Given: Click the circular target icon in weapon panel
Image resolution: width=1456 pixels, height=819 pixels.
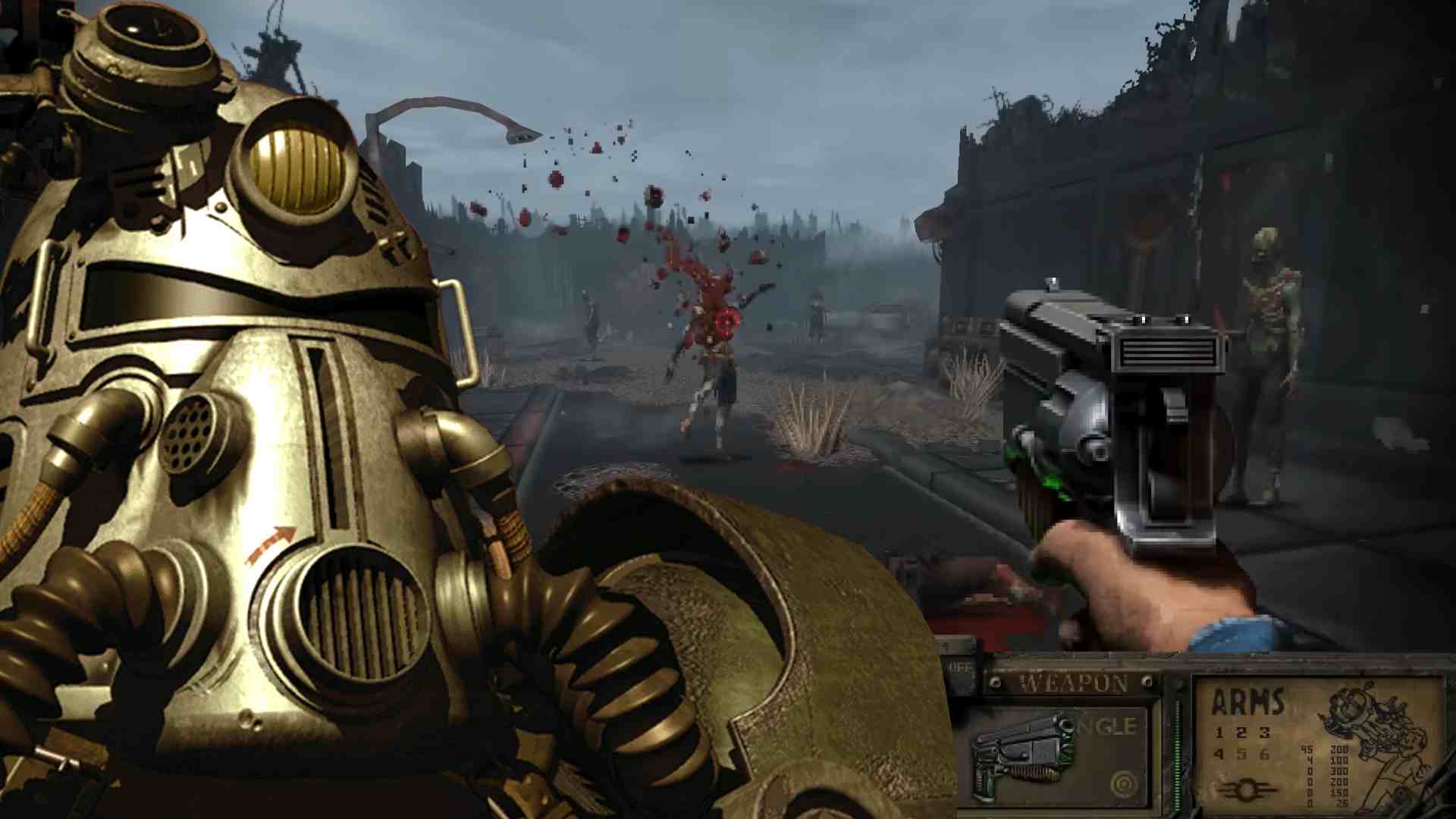Looking at the screenshot, I should click(1122, 783).
